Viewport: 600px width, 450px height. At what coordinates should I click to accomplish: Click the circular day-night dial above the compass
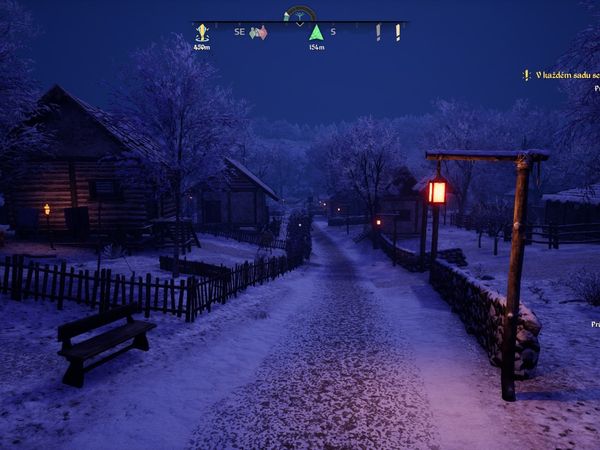pos(300,15)
